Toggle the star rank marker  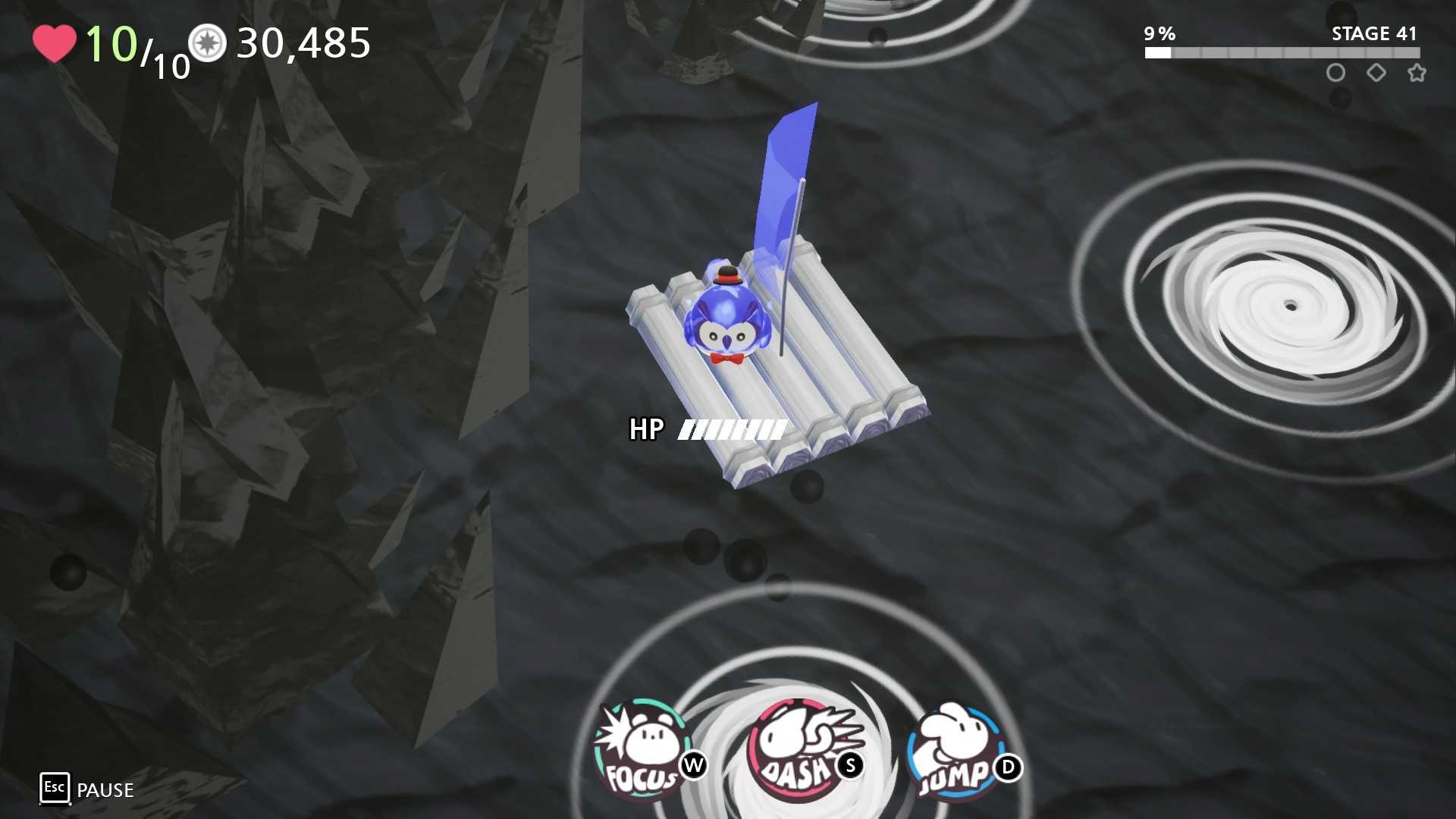[1417, 73]
